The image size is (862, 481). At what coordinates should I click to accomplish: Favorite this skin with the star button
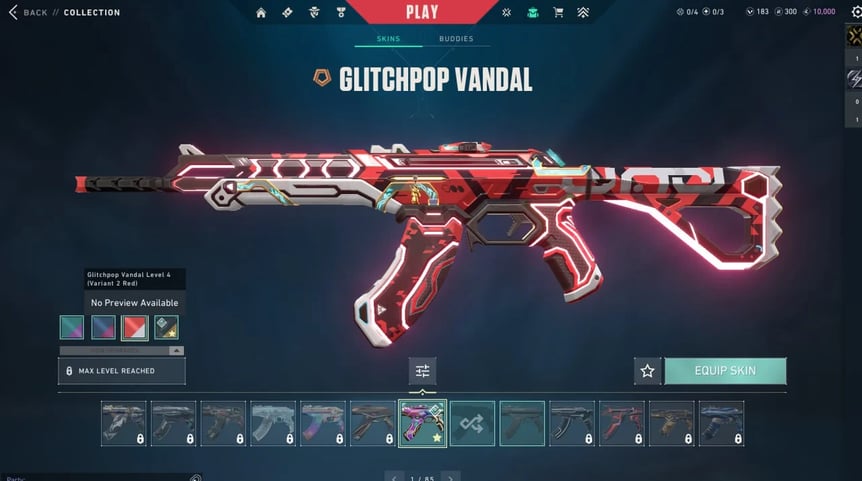tap(647, 371)
